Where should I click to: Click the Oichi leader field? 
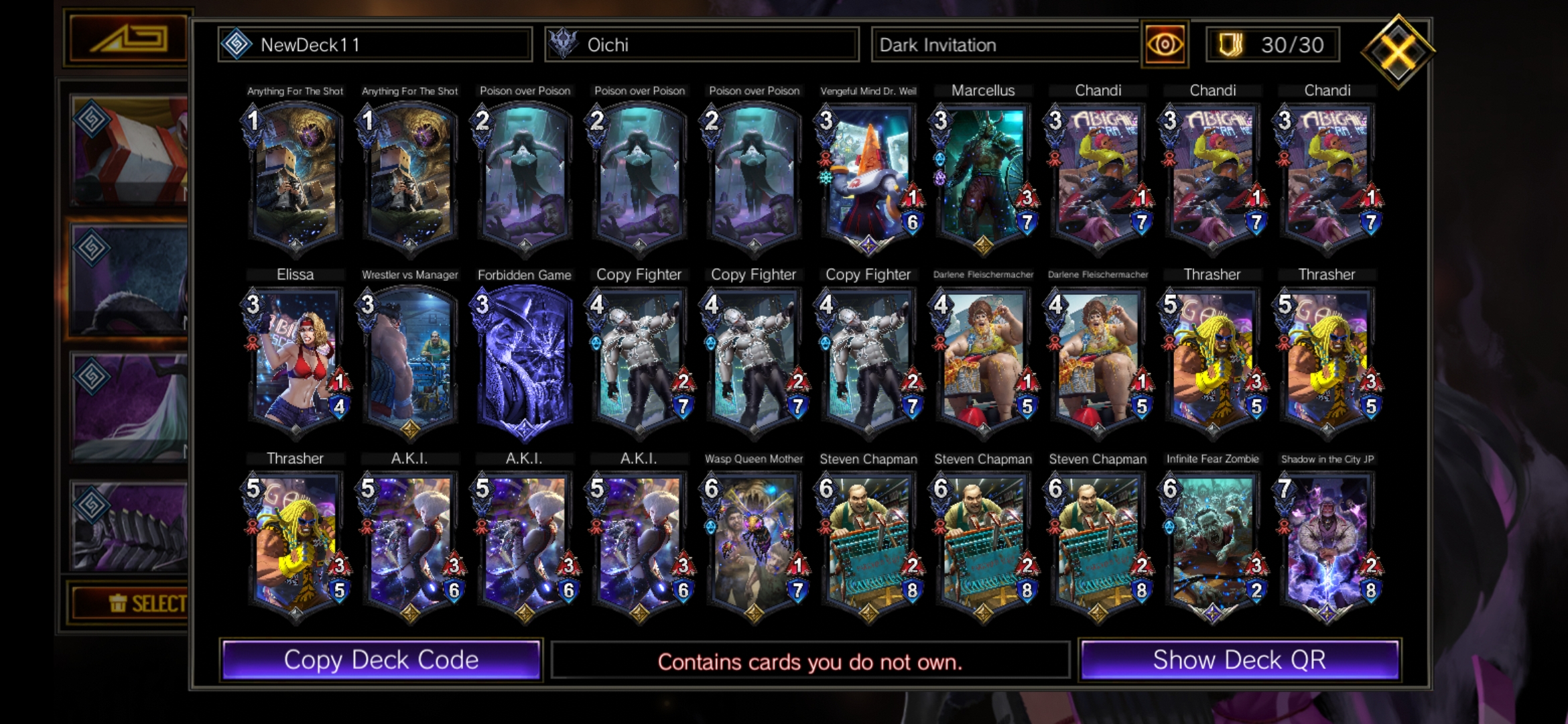point(702,45)
